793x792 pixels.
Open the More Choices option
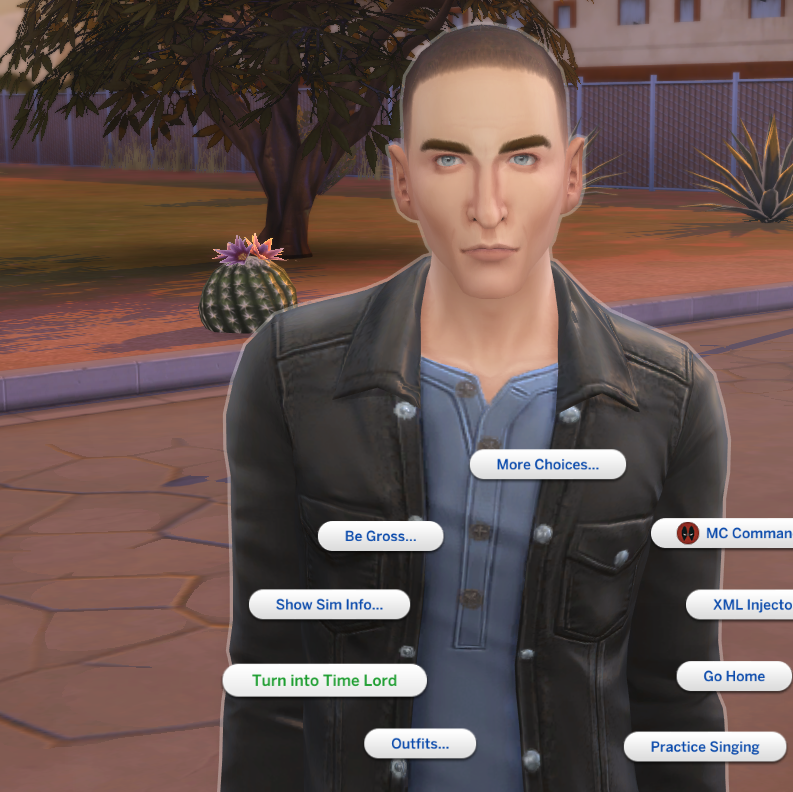pyautogui.click(x=547, y=464)
